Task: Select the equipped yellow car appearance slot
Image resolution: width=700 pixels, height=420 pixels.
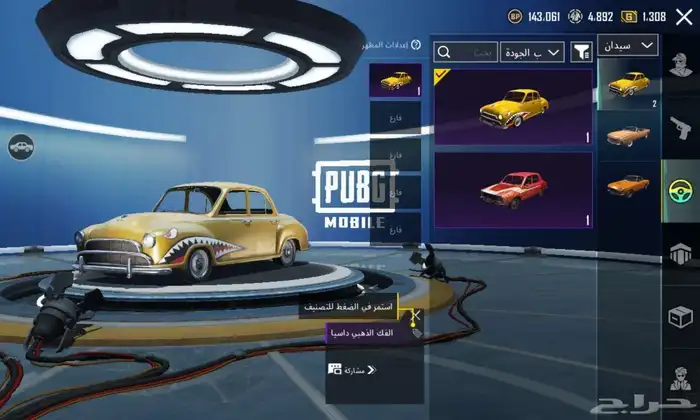Action: pos(396,80)
